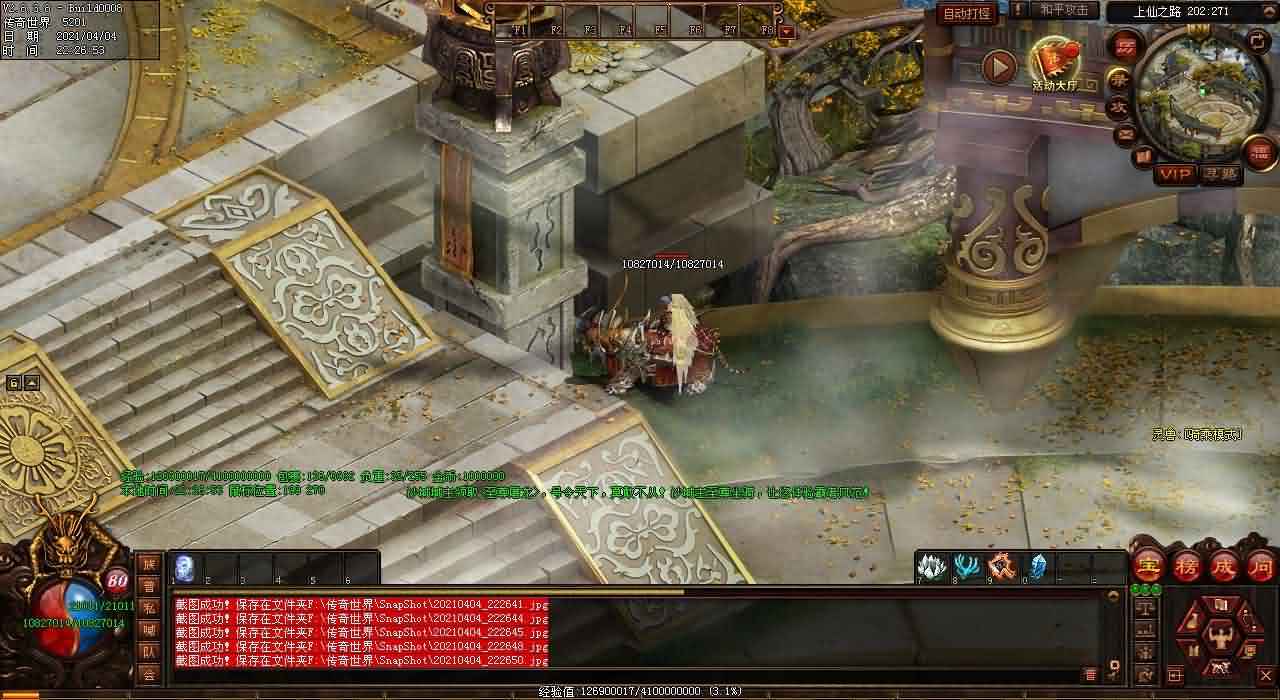1280x700 pixels.
Task: Open the 榜 rankings menu
Action: [1187, 567]
